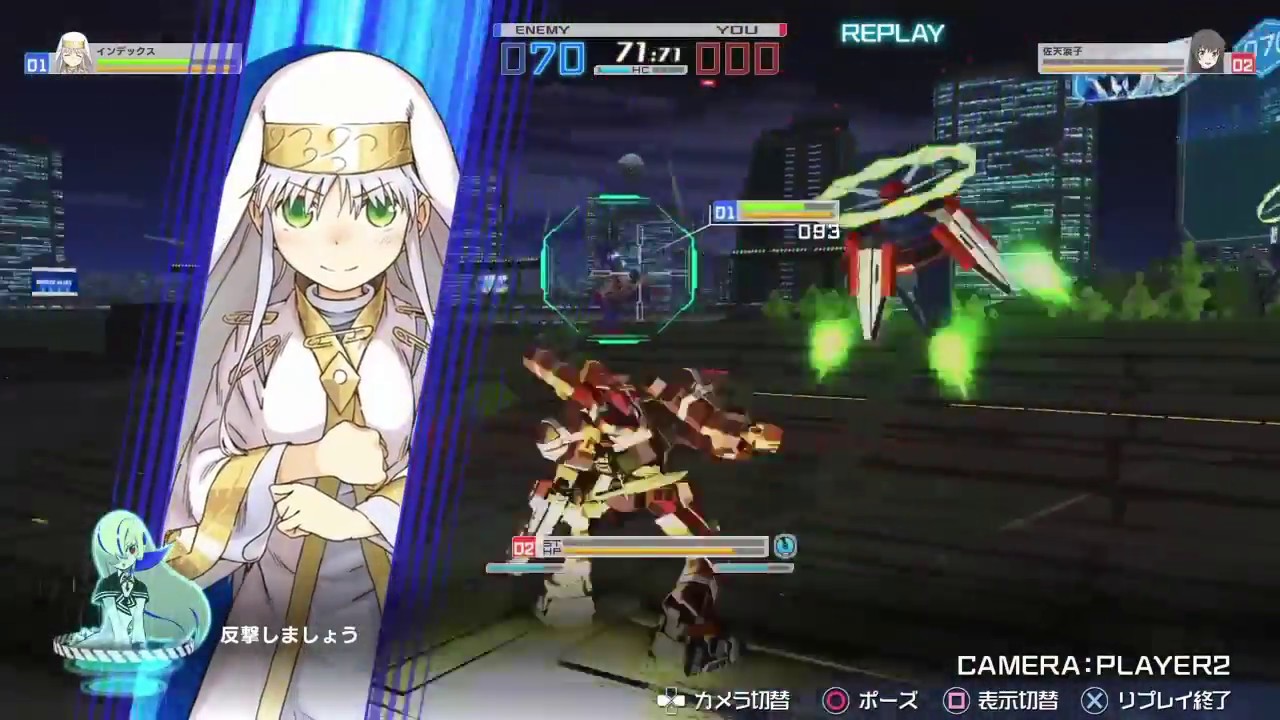Click the HC meter under the timer

tap(638, 70)
